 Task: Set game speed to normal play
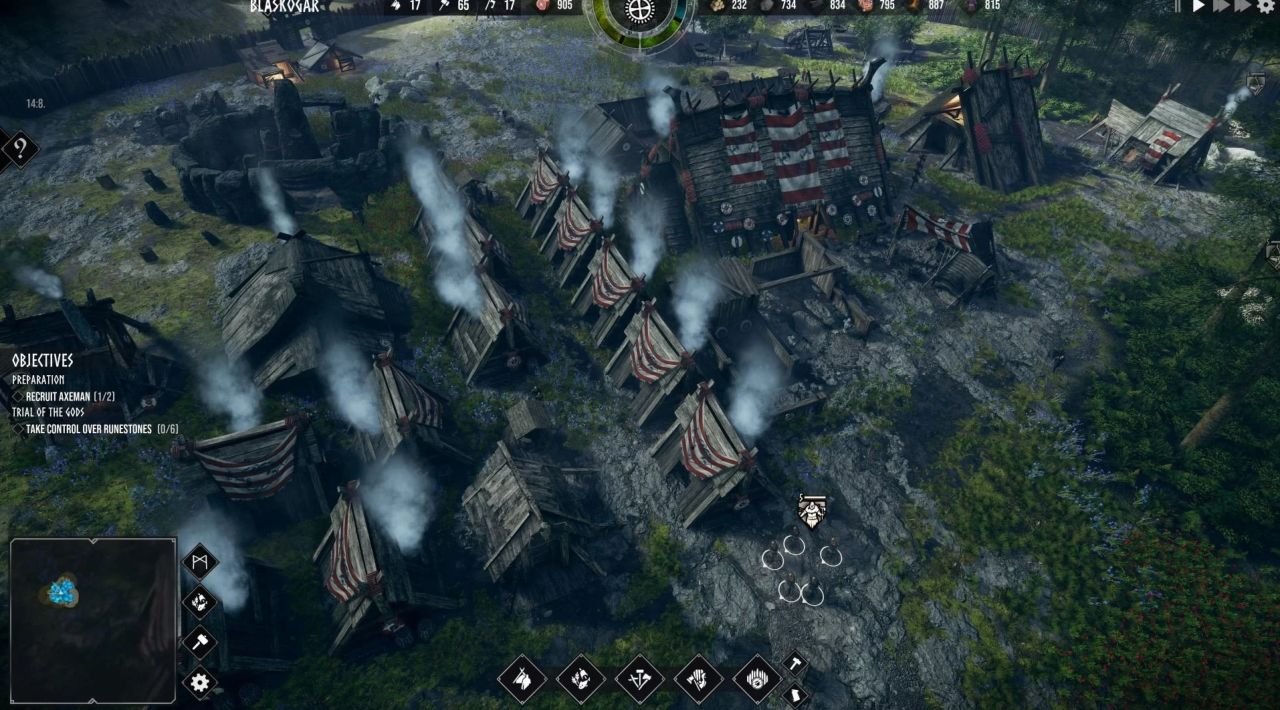pos(1199,6)
